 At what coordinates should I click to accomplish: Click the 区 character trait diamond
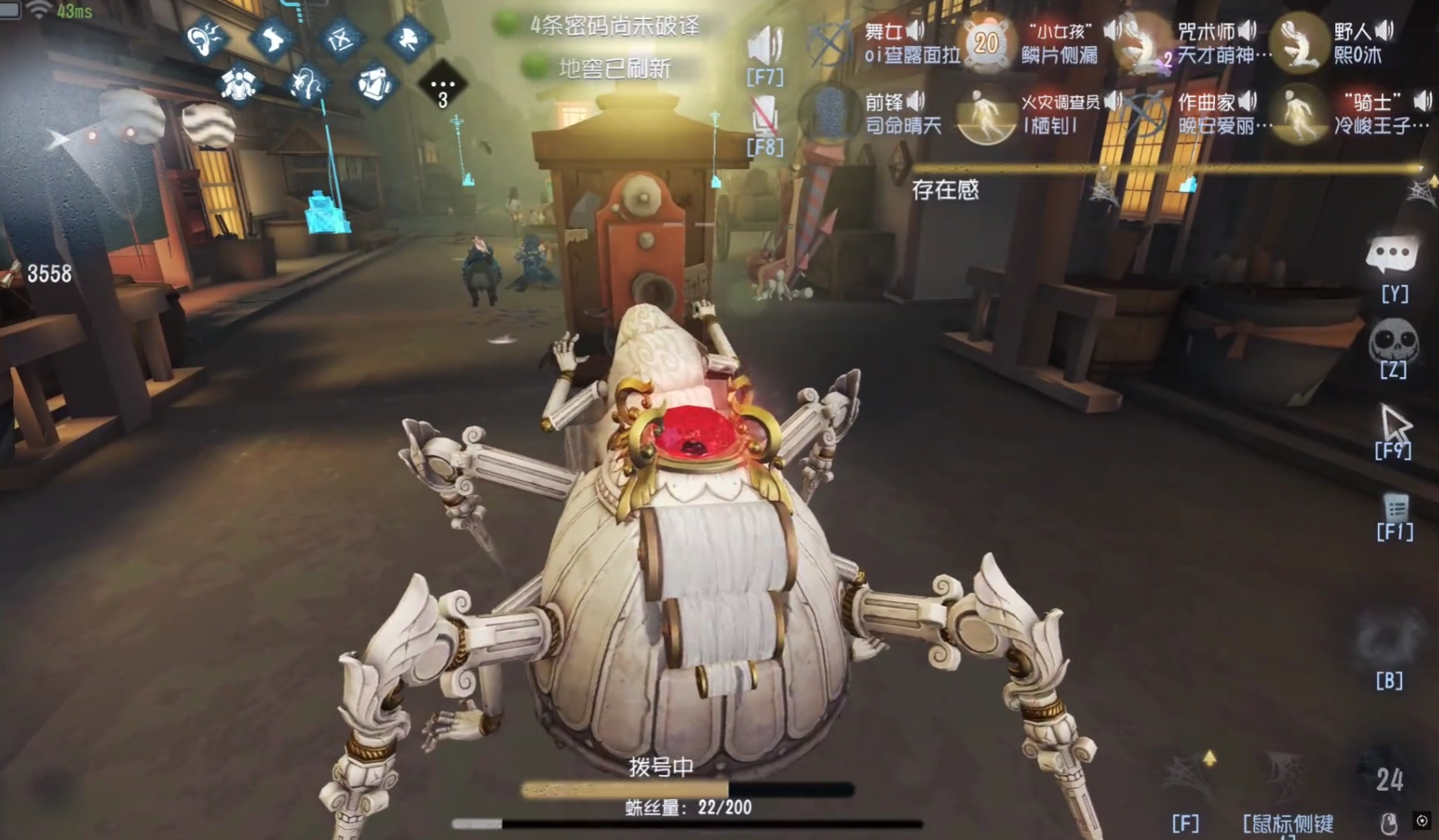click(340, 38)
